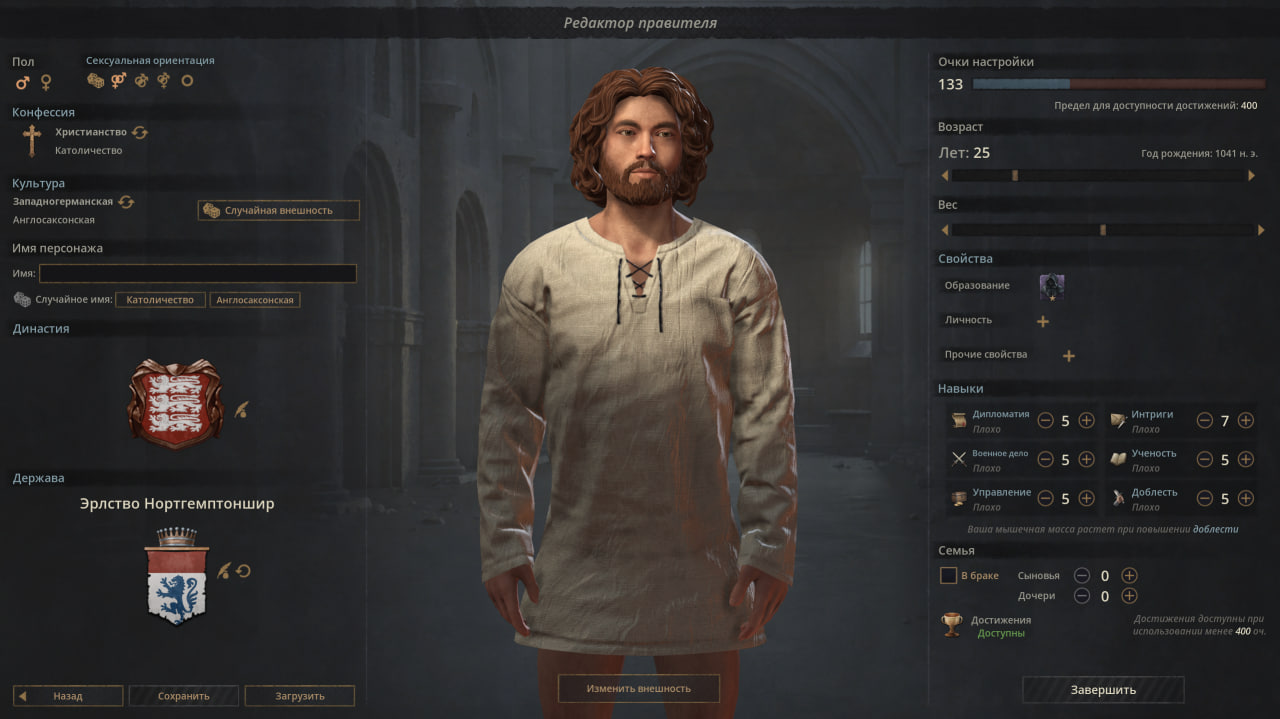Increase the Дипломатия skill
Image resolution: width=1280 pixels, height=719 pixels.
1086,420
